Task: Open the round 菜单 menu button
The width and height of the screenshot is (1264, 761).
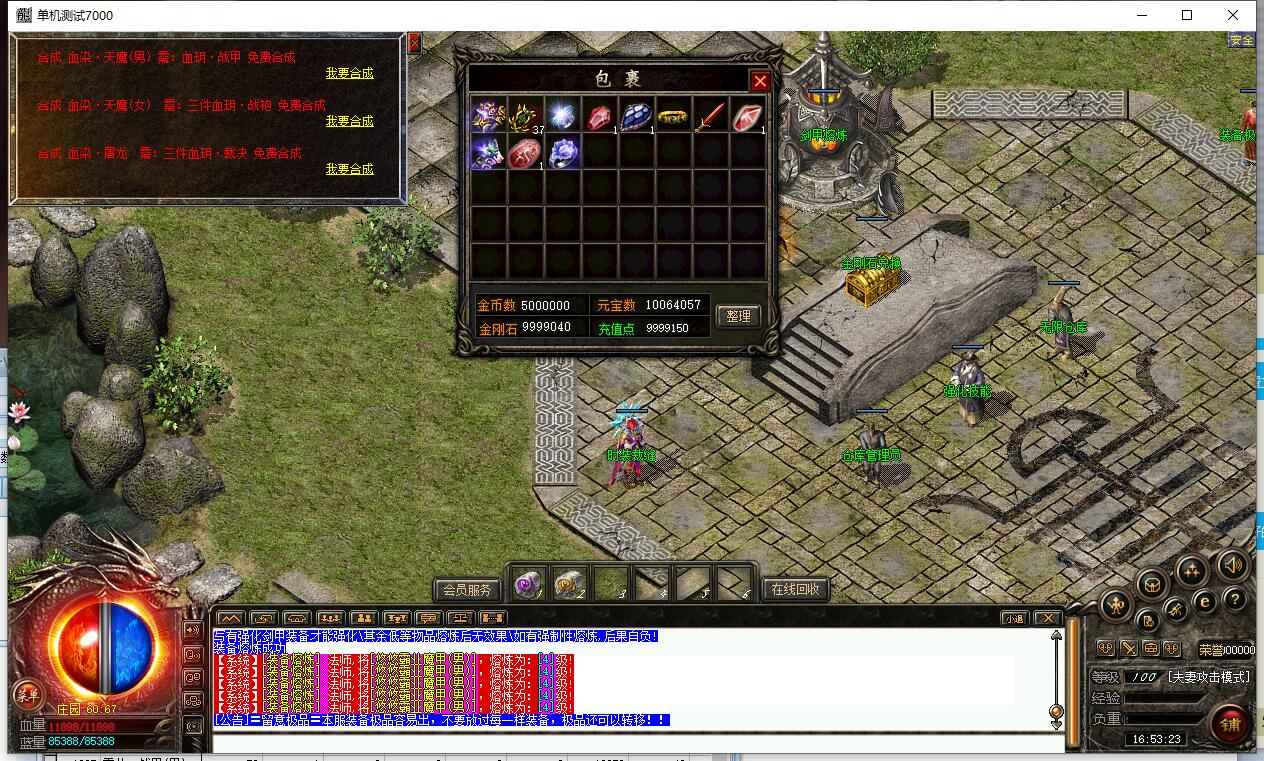Action: (x=27, y=694)
